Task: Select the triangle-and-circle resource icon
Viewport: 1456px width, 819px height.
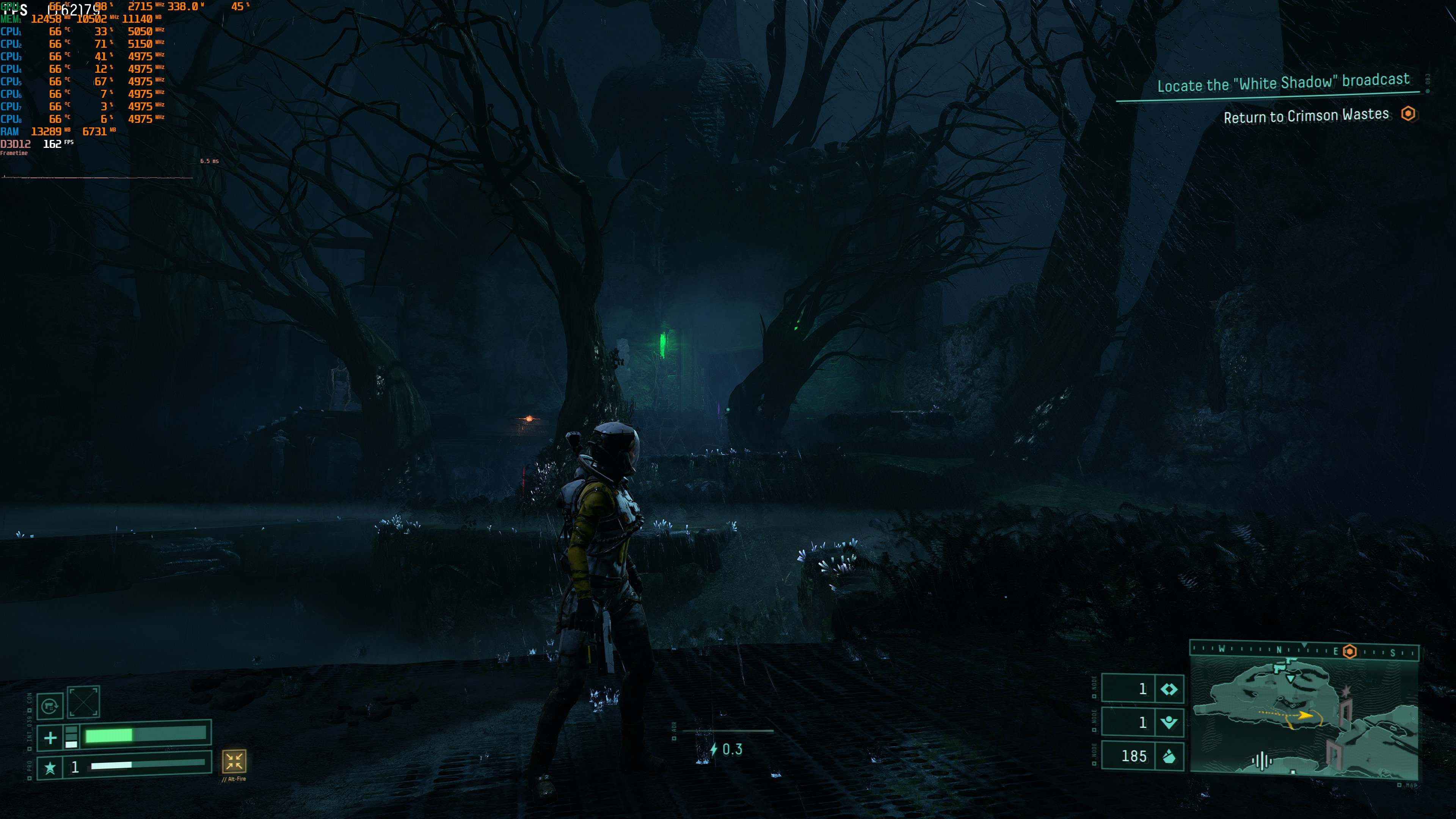Action: pos(1168,722)
